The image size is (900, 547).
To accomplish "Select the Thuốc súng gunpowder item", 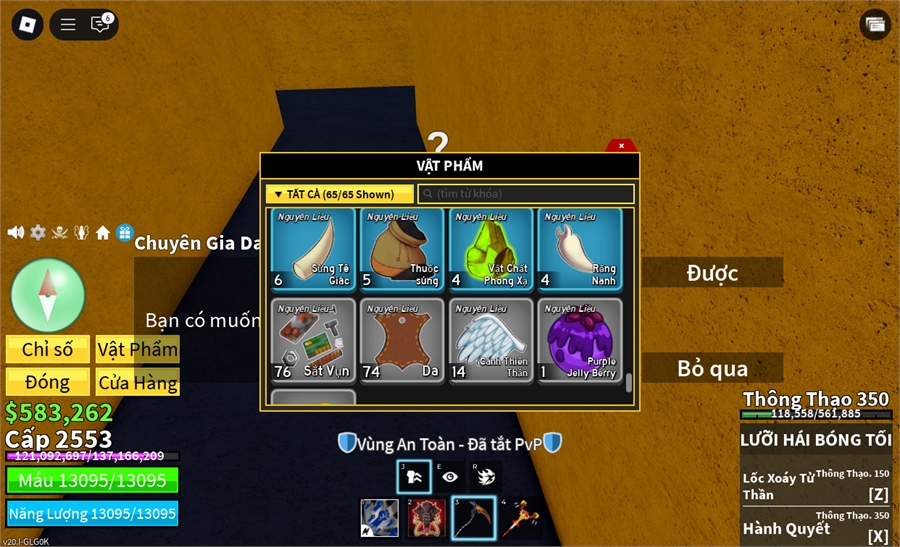I will pyautogui.click(x=402, y=249).
